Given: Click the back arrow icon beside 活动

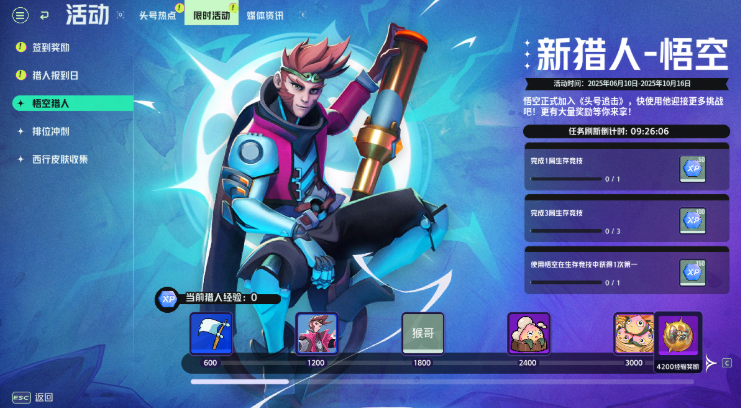Looking at the screenshot, I should click(43, 15).
